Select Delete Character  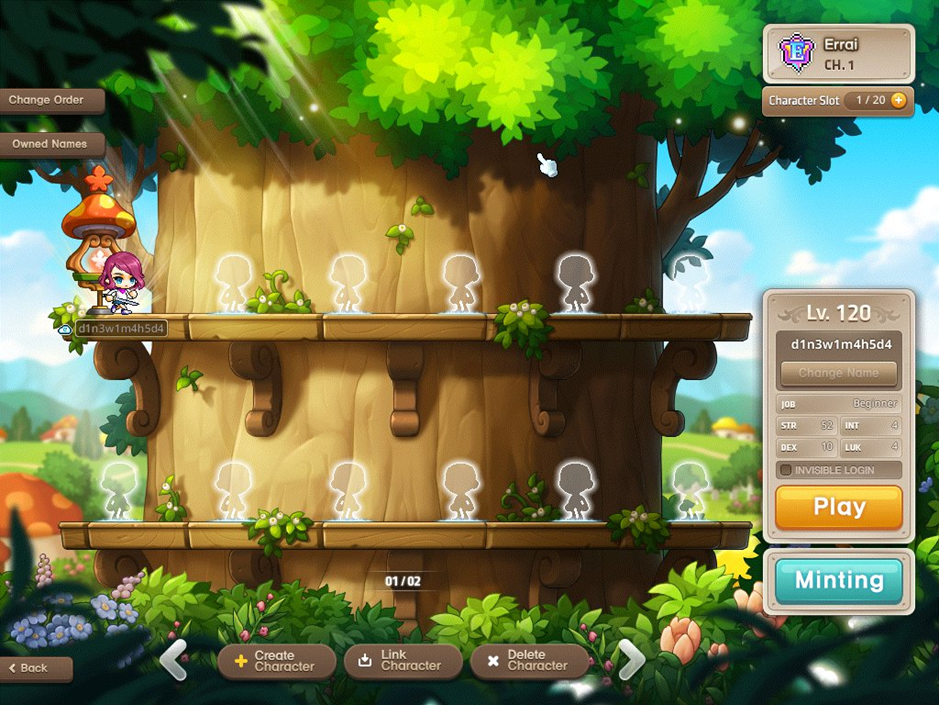coord(528,661)
